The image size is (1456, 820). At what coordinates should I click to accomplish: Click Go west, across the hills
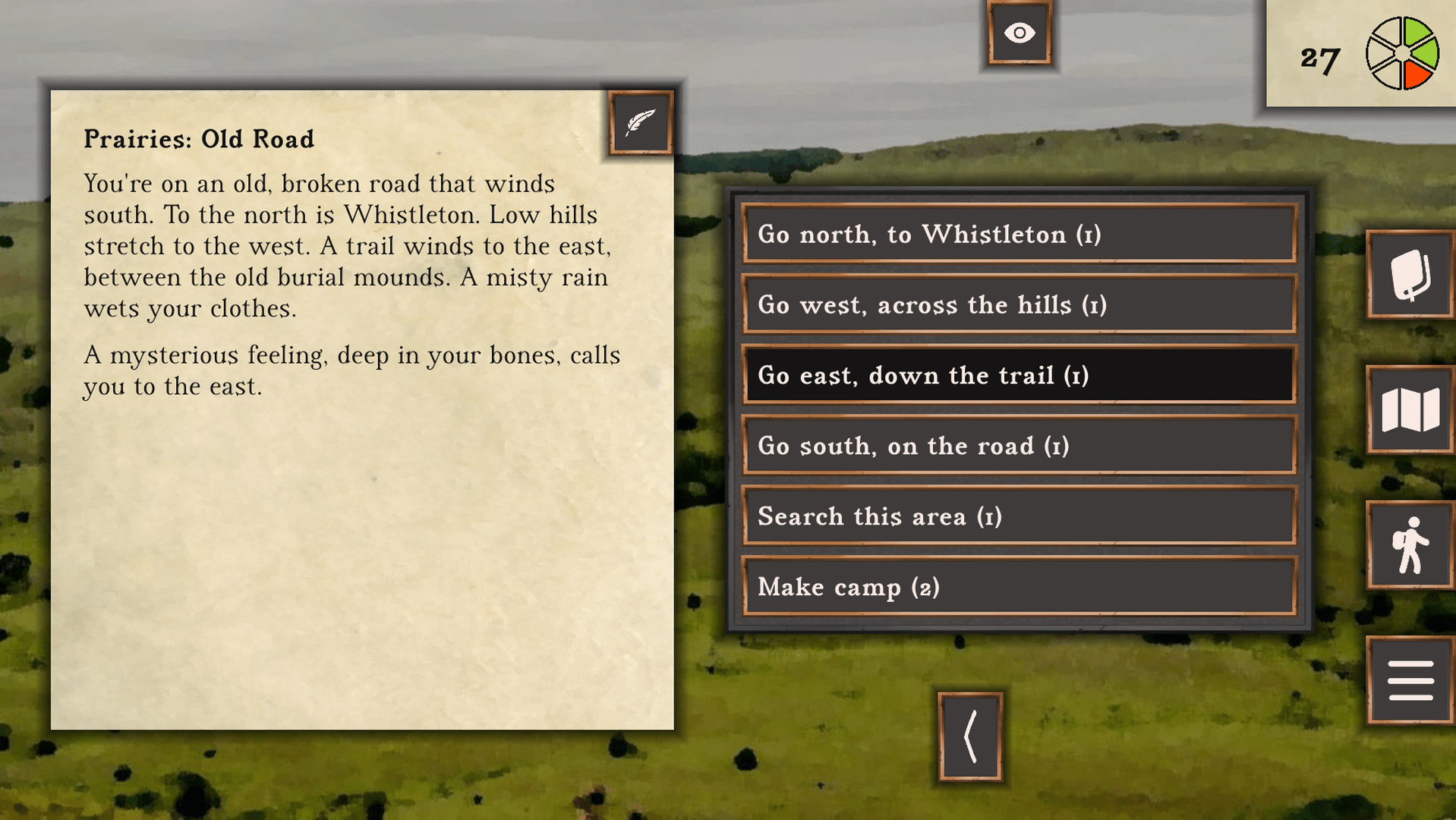1018,304
